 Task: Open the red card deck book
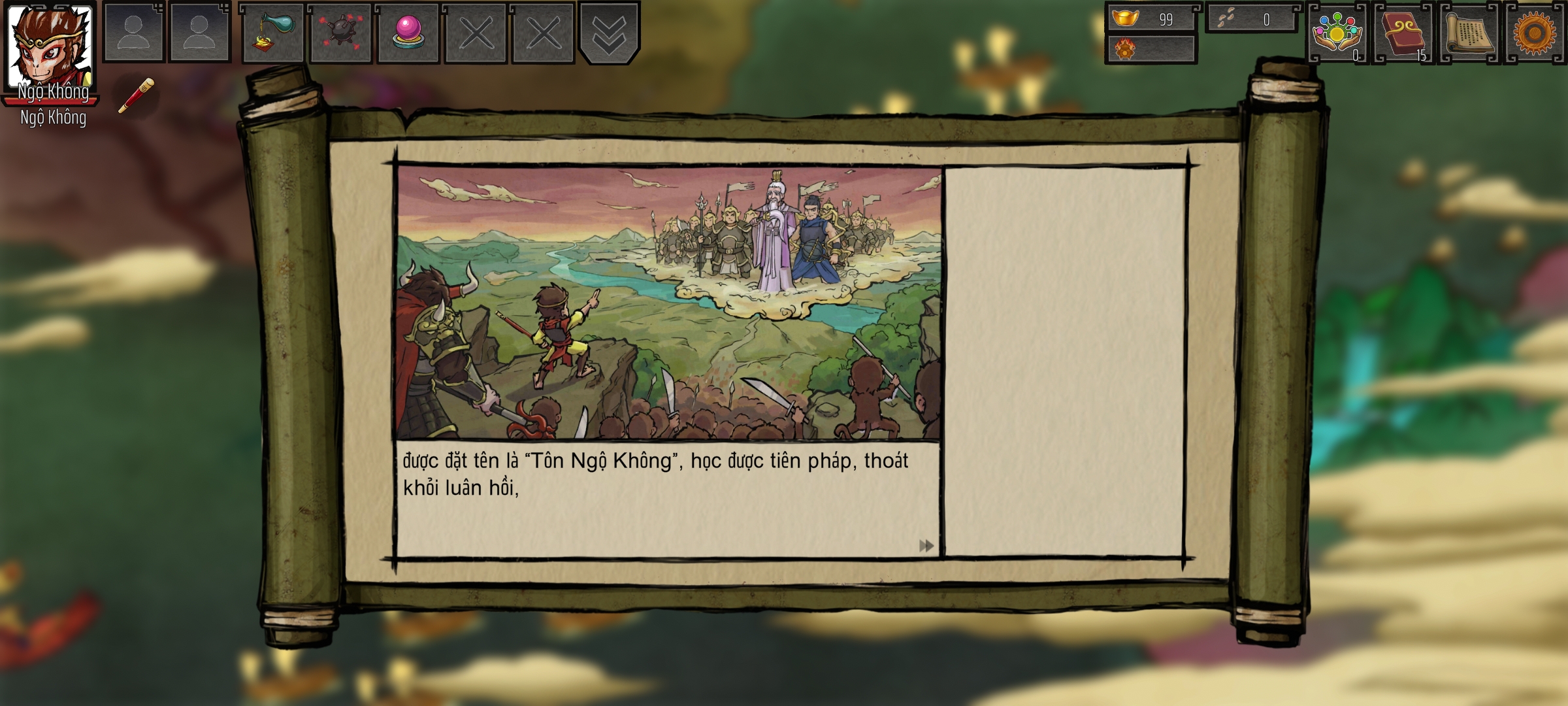coord(1403,34)
